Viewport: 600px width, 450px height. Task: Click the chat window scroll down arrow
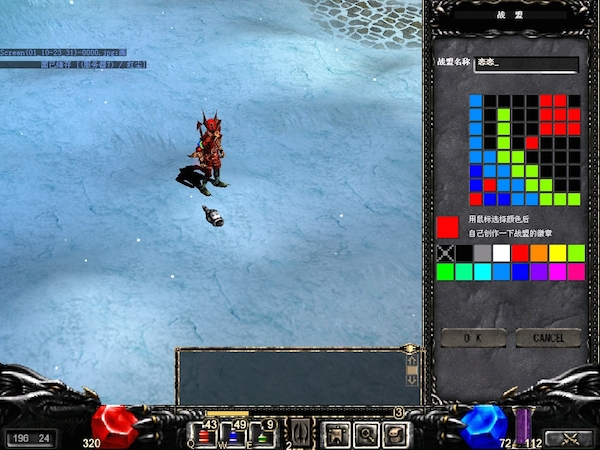click(410, 380)
